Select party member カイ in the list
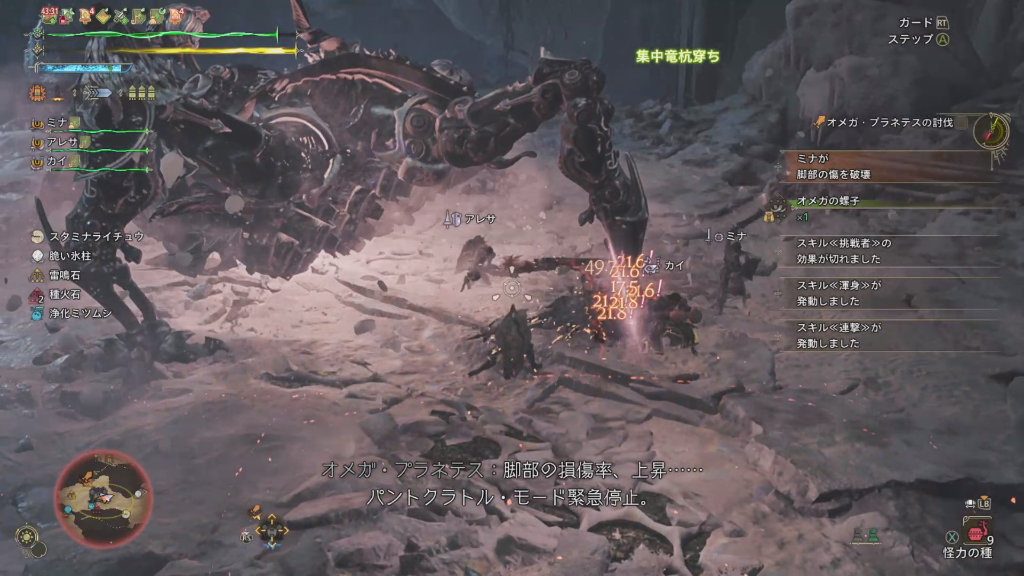Viewport: 1024px width, 576px height. [x=57, y=160]
